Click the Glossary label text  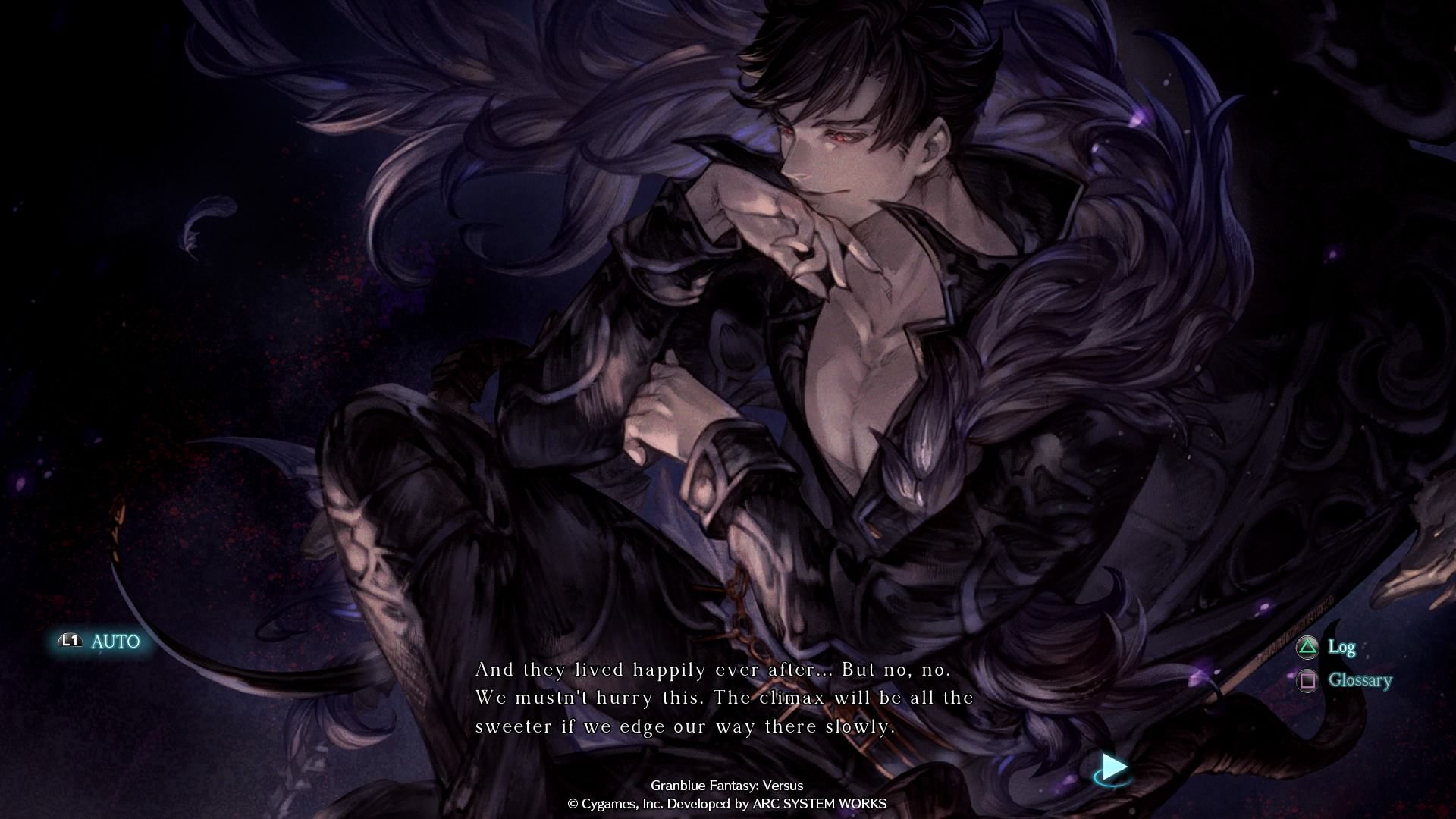click(x=1361, y=681)
